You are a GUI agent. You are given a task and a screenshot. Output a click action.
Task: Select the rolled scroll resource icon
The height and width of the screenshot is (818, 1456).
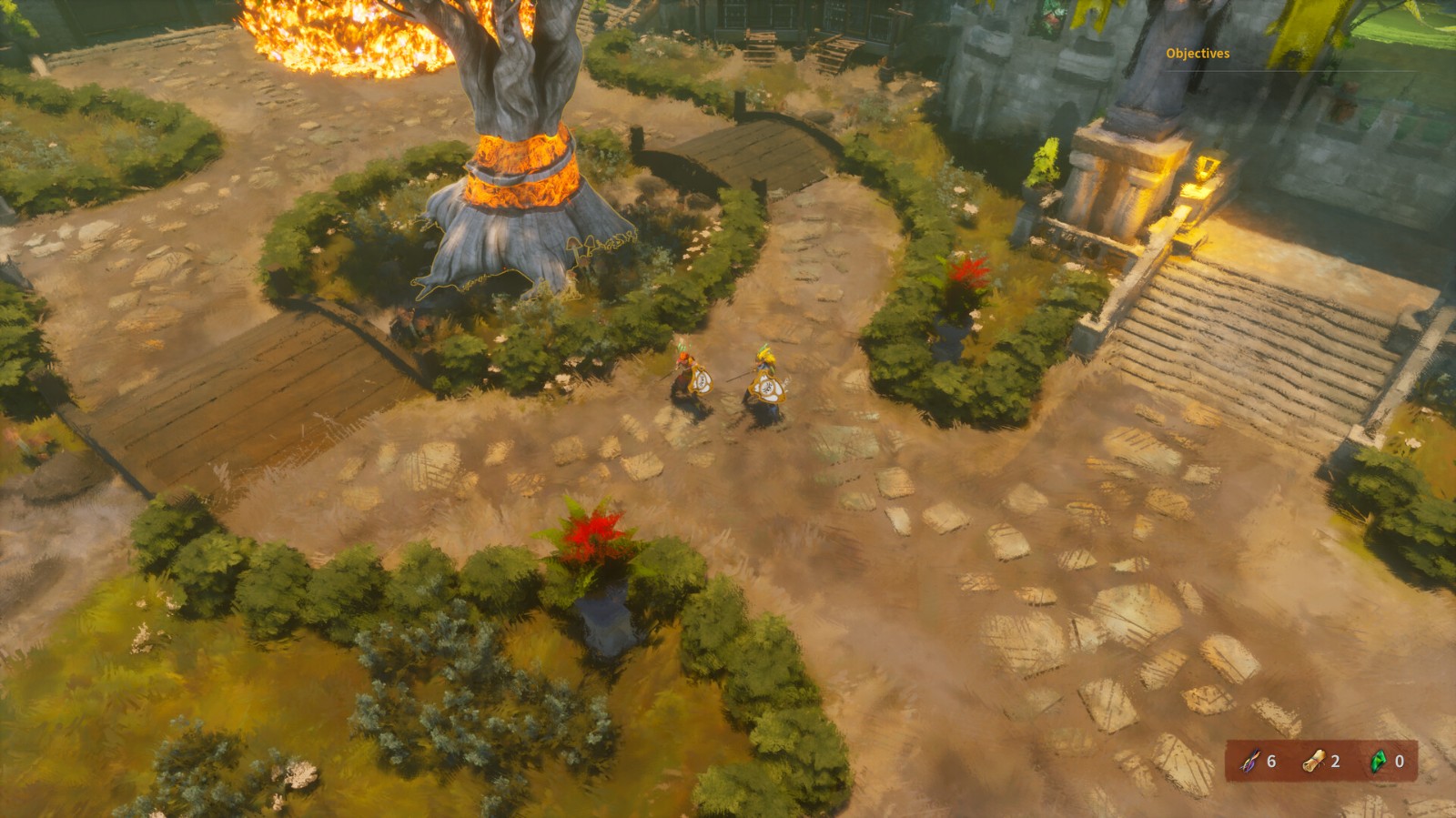click(x=1313, y=761)
